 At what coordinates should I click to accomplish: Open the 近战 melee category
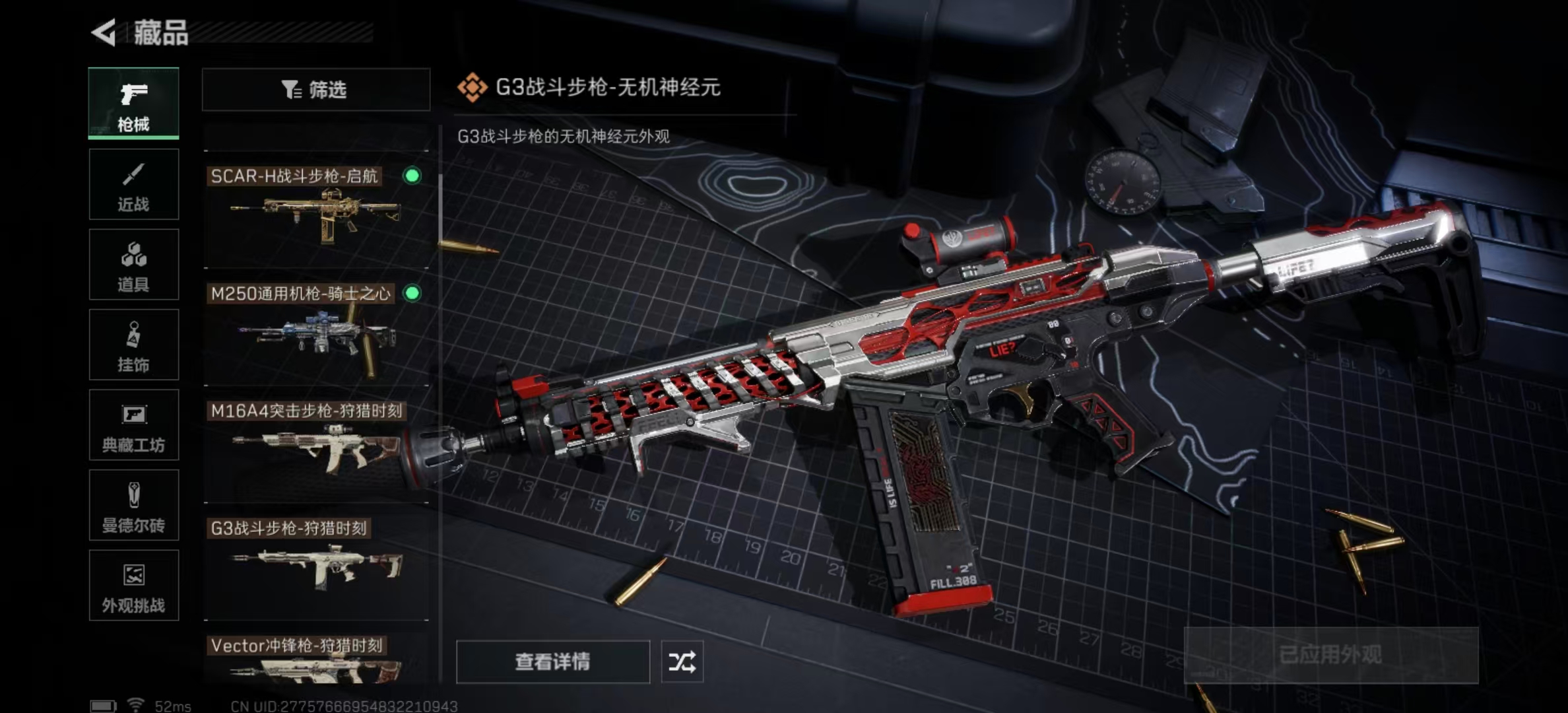(x=133, y=184)
